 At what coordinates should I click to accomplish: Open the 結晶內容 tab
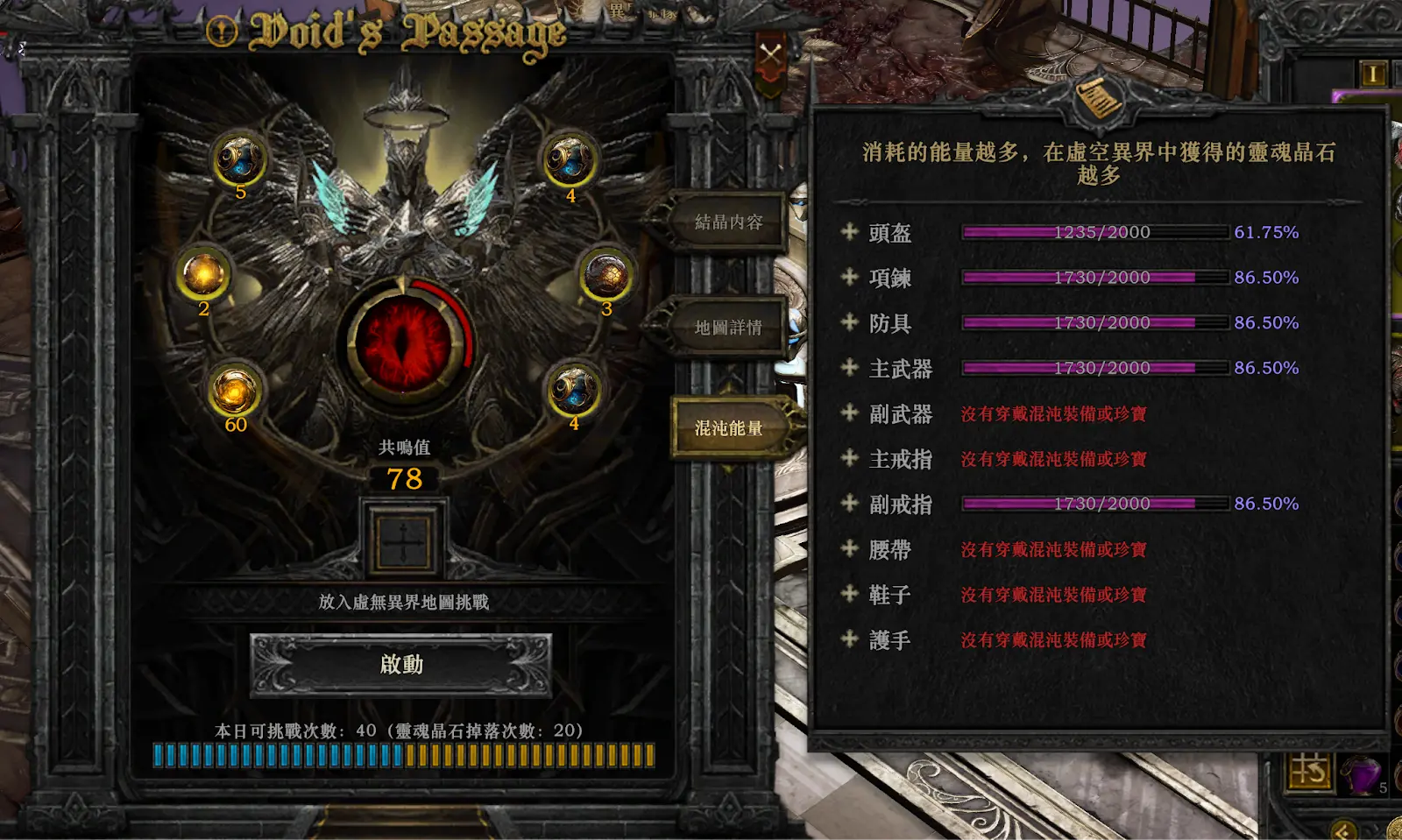pos(727,222)
